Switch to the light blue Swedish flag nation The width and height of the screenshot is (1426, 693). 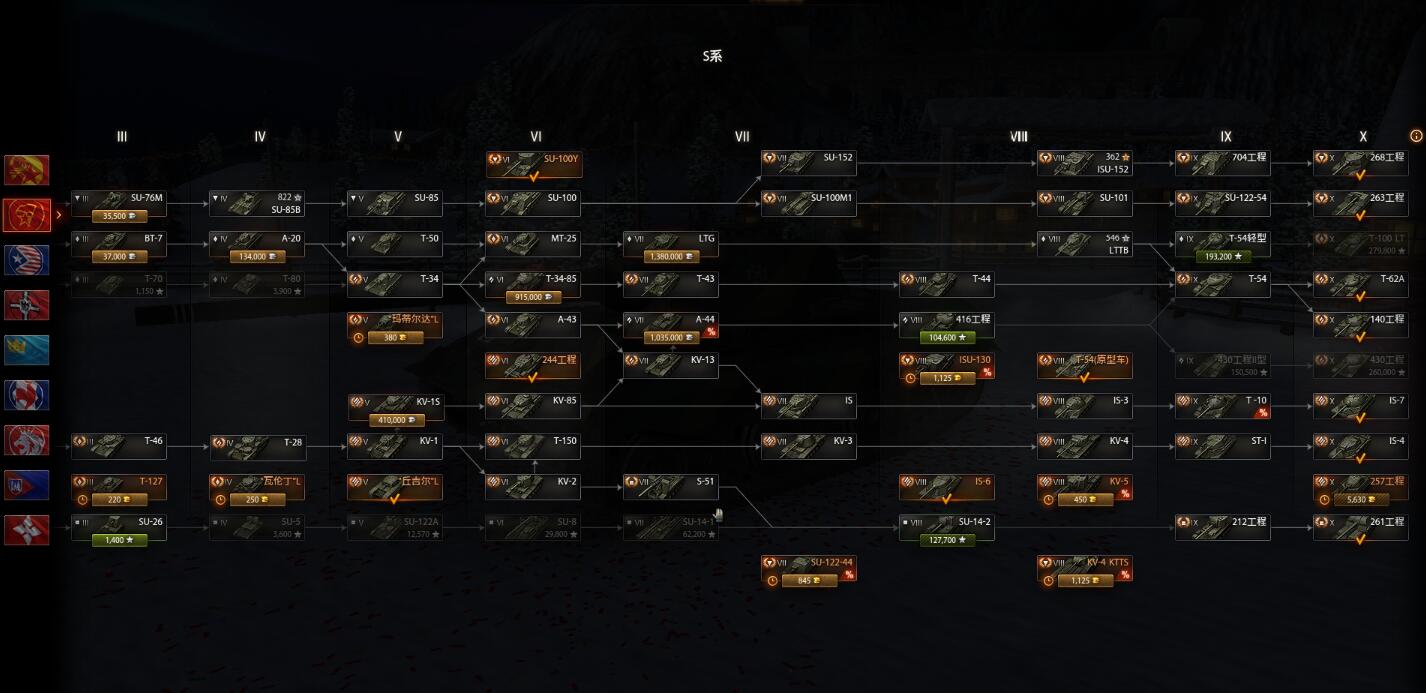[27, 349]
